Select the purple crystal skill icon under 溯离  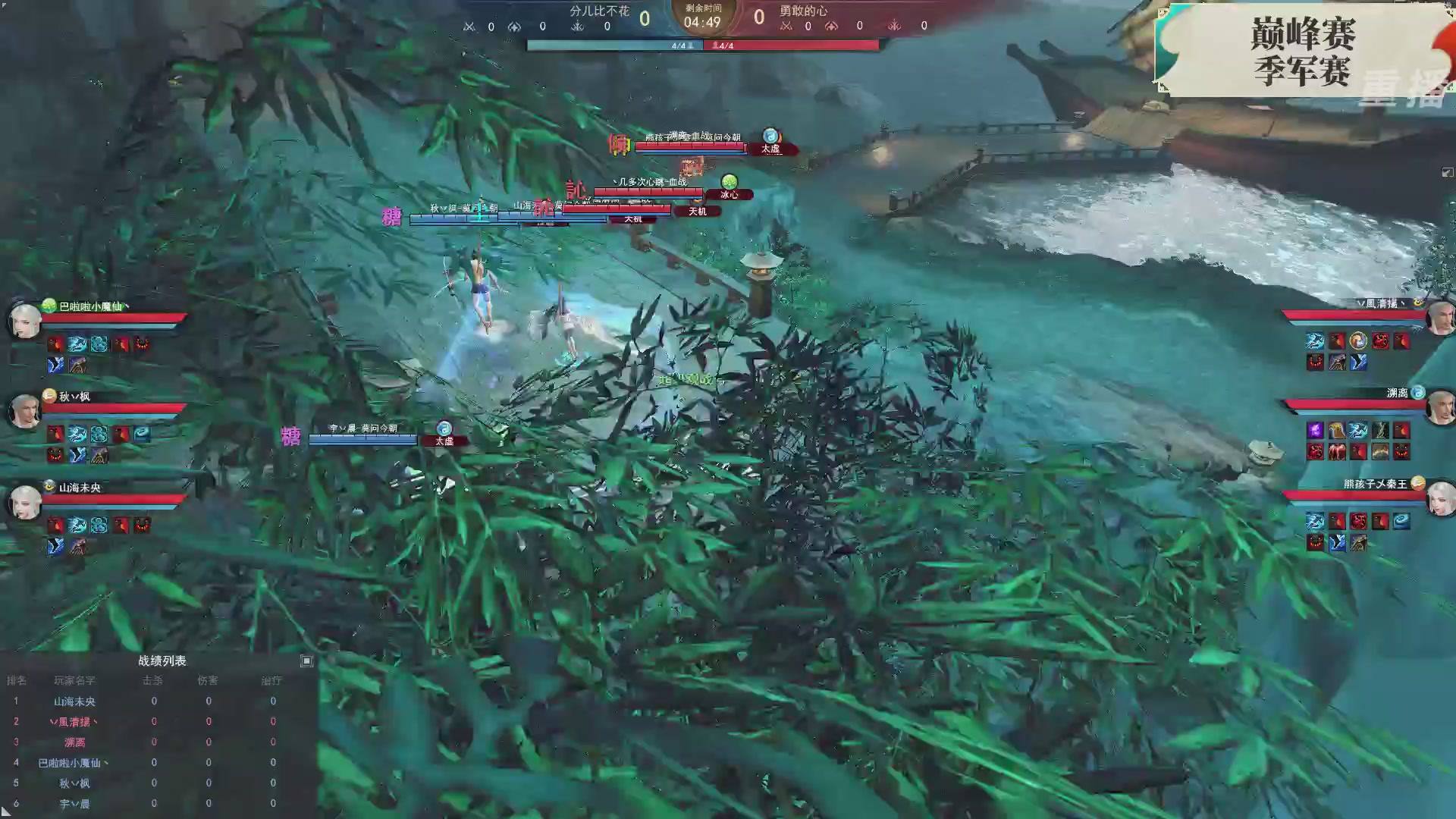1316,430
